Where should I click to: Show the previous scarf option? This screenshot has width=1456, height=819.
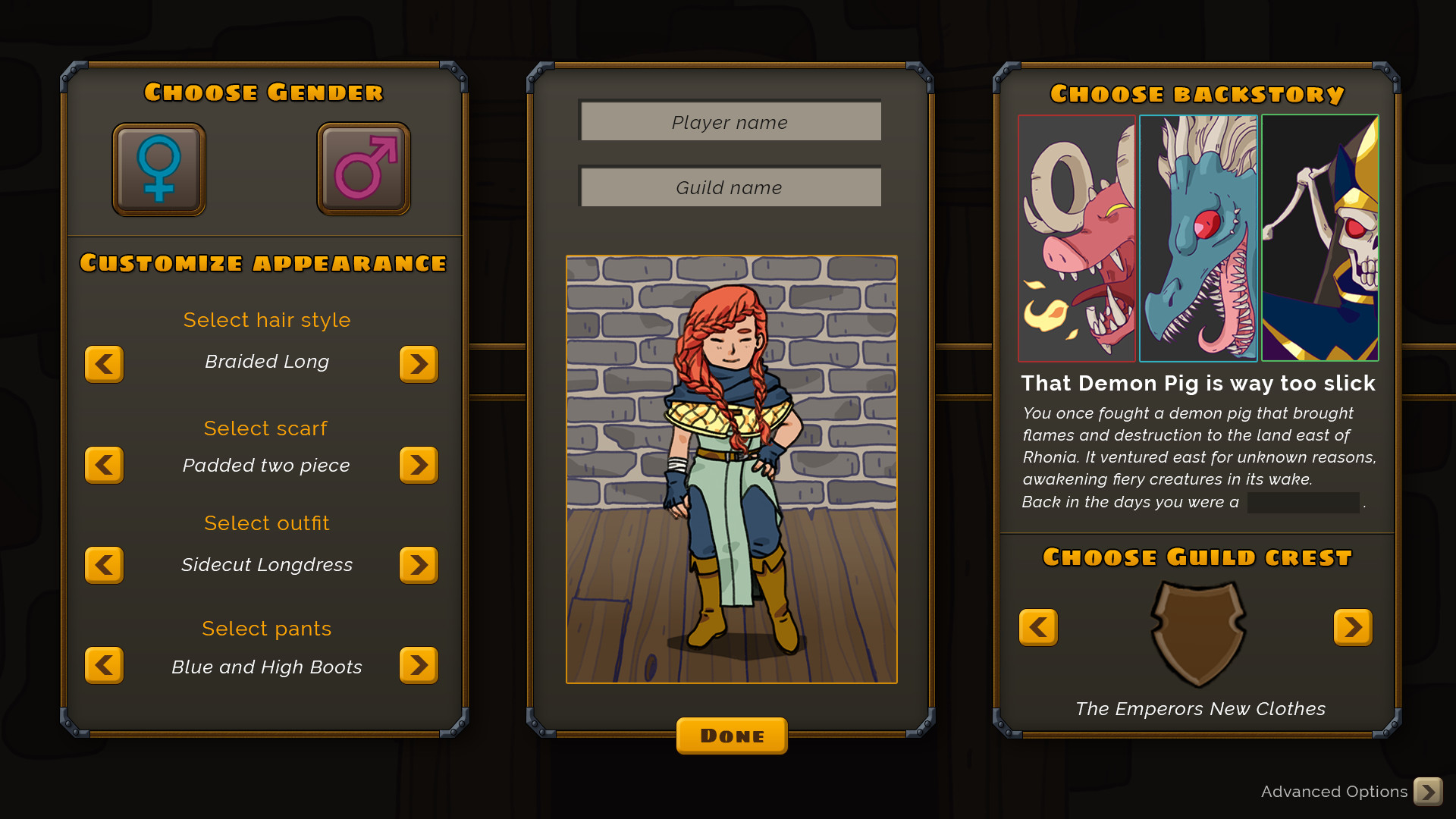(x=104, y=465)
